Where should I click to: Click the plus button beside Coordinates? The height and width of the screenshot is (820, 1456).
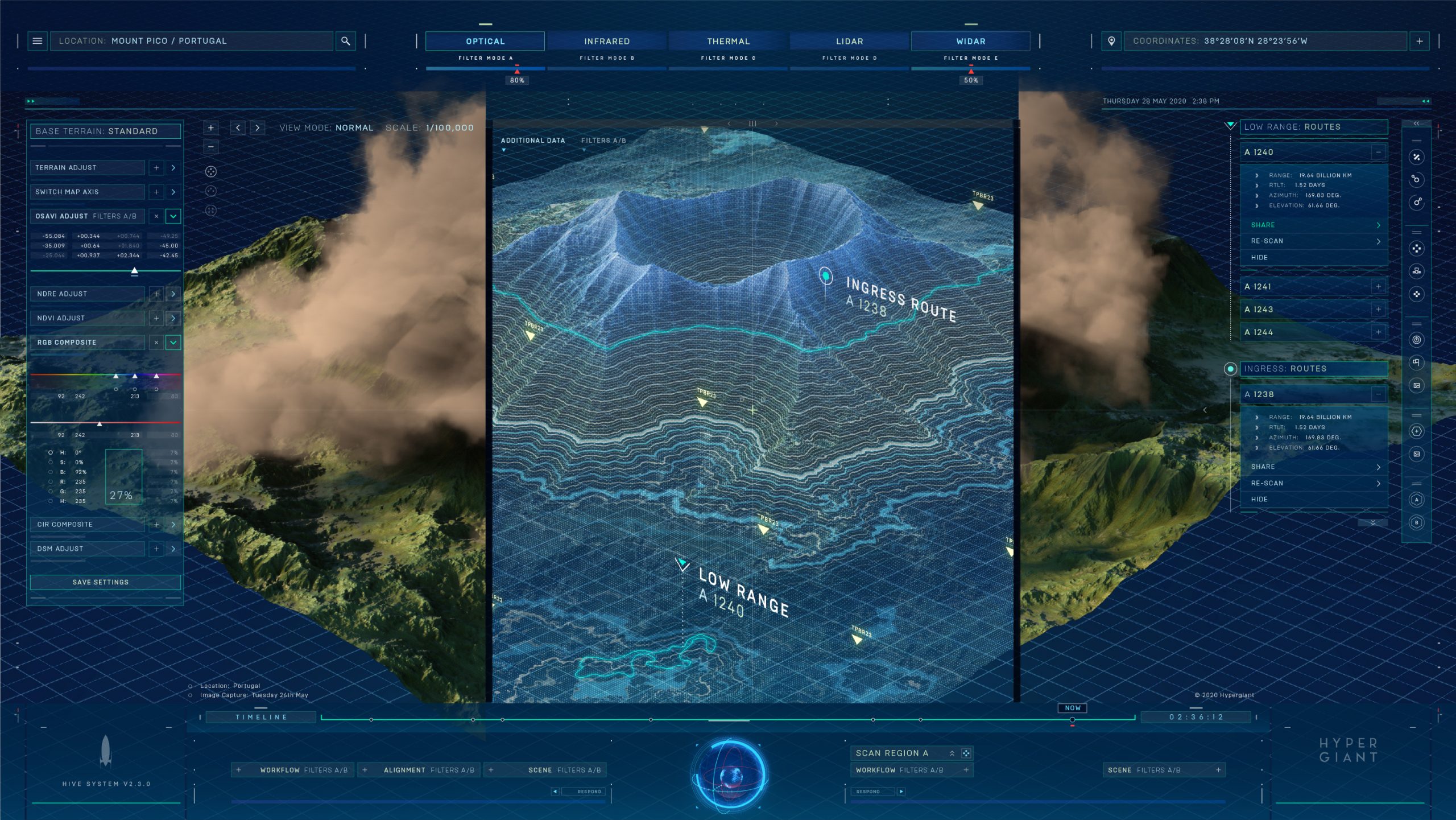point(1419,41)
